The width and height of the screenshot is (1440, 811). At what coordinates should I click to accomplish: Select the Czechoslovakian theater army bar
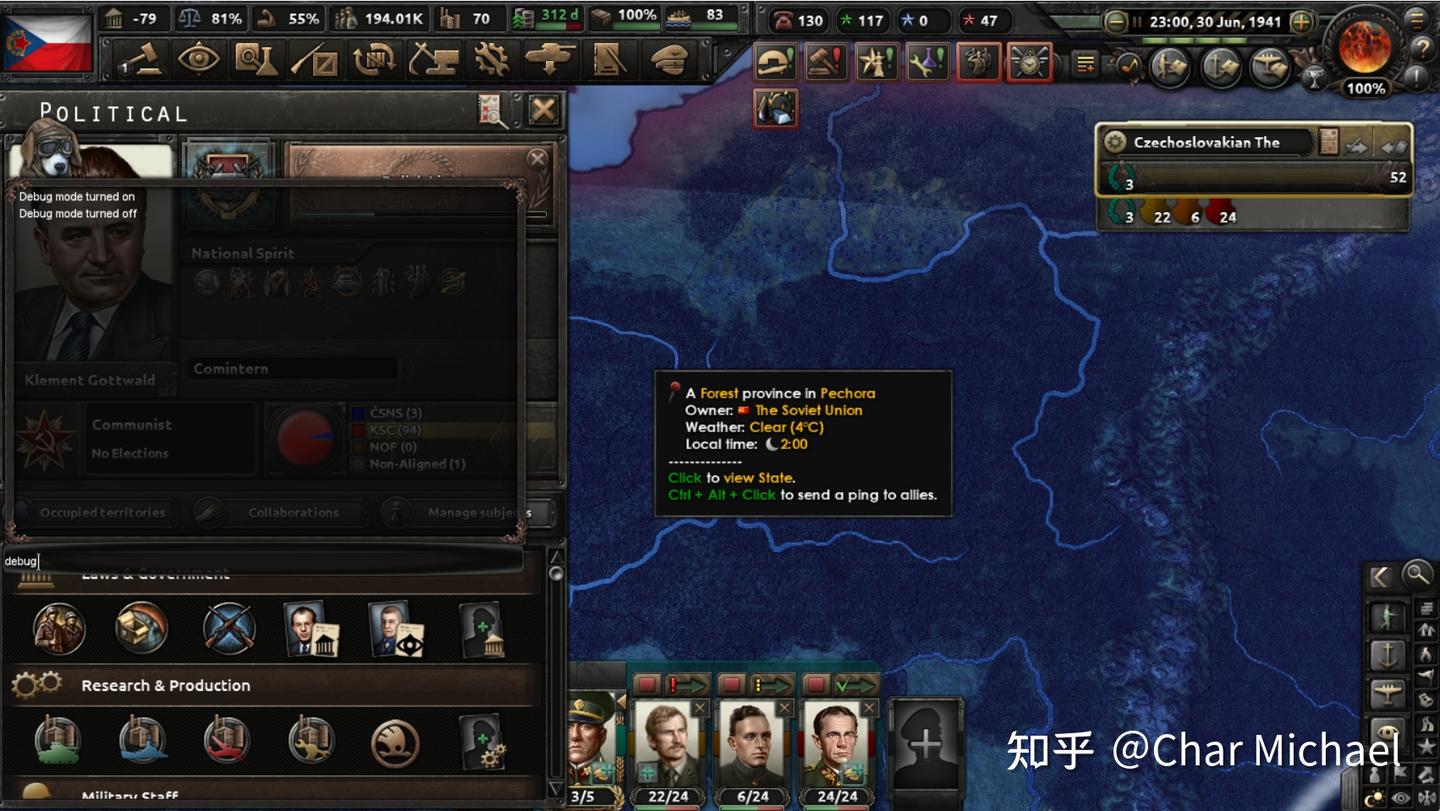coord(1254,178)
